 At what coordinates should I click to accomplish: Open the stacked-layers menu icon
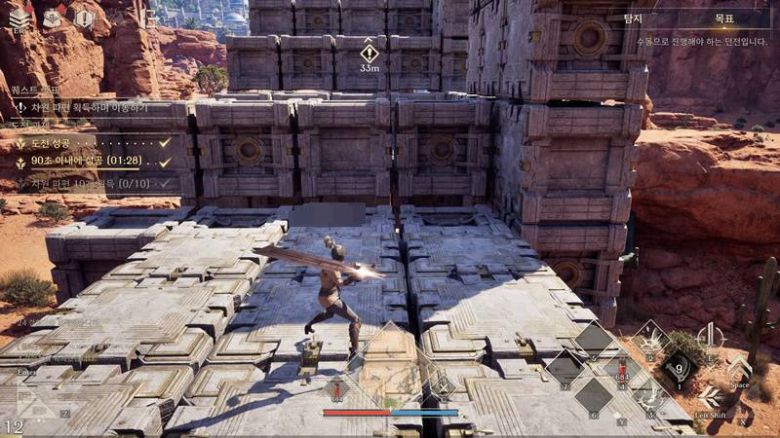click(x=20, y=19)
